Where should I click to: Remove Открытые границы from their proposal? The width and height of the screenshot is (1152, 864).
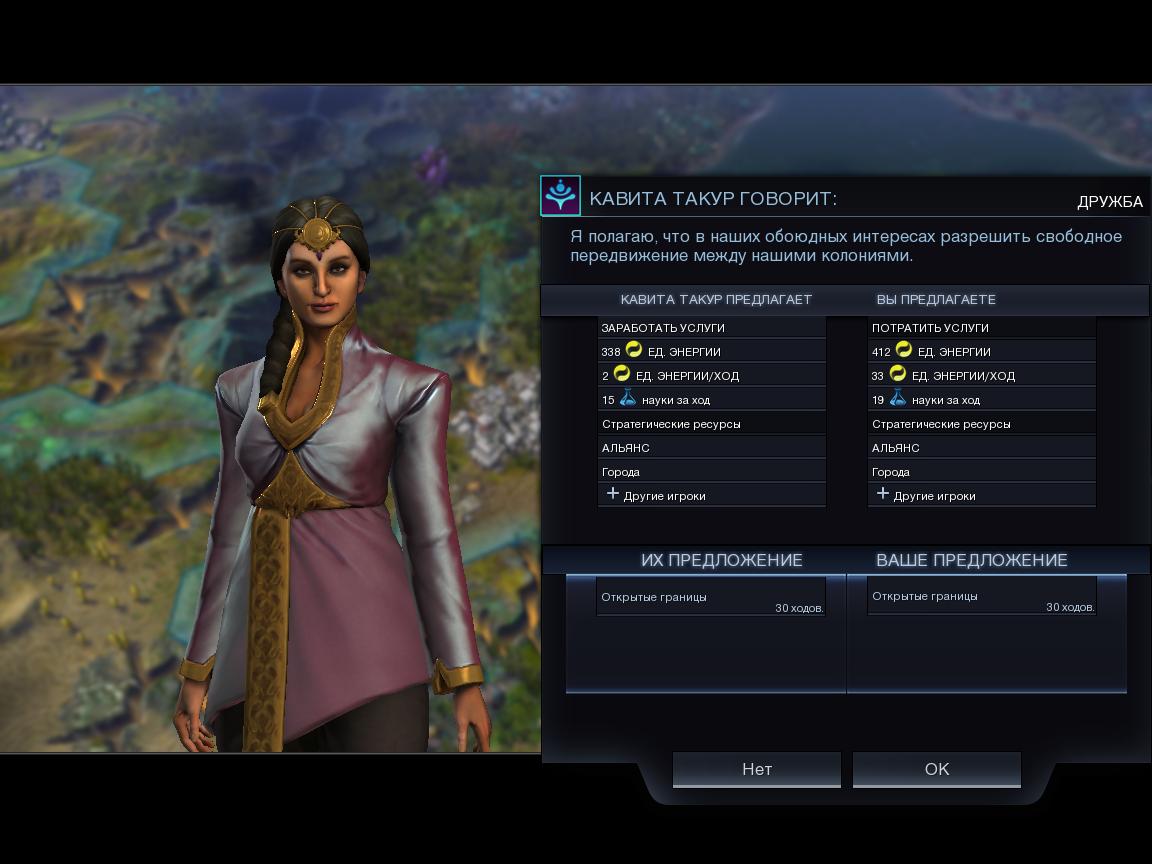pos(711,597)
